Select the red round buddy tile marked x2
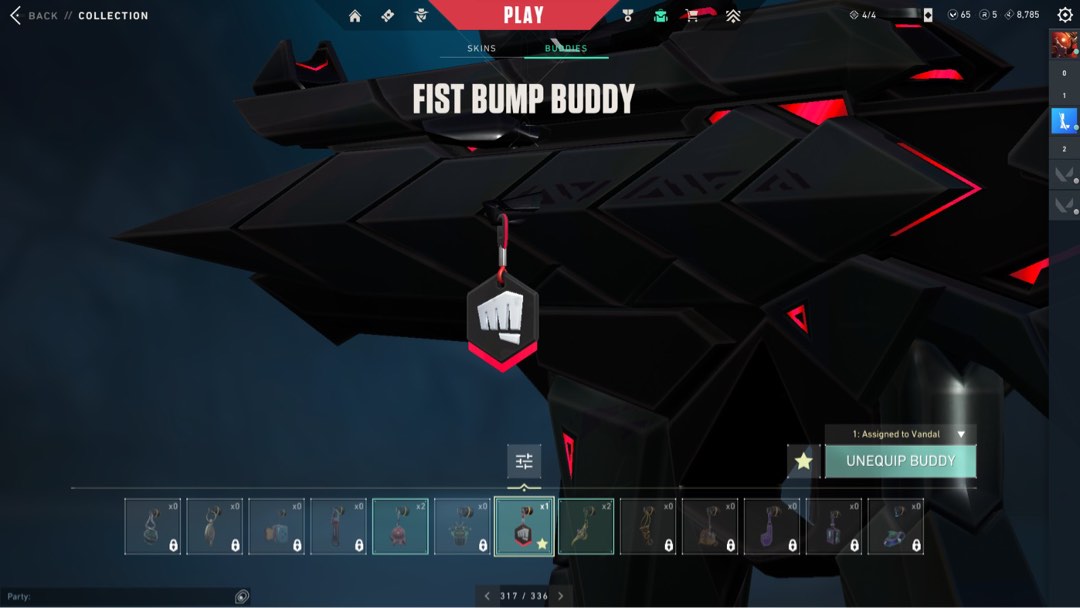 click(x=400, y=526)
